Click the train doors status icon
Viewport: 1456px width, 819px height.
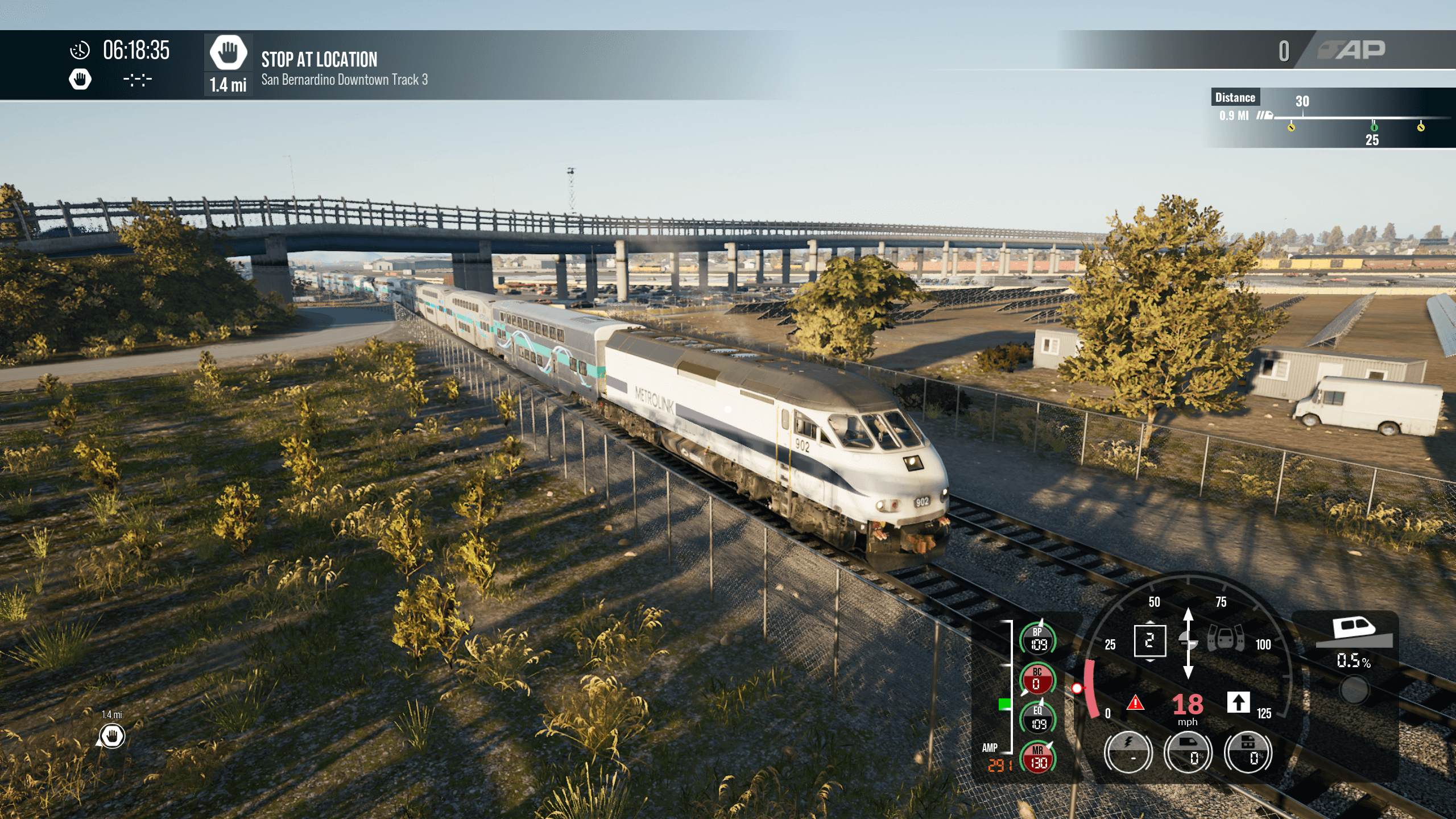pyautogui.click(x=1226, y=639)
